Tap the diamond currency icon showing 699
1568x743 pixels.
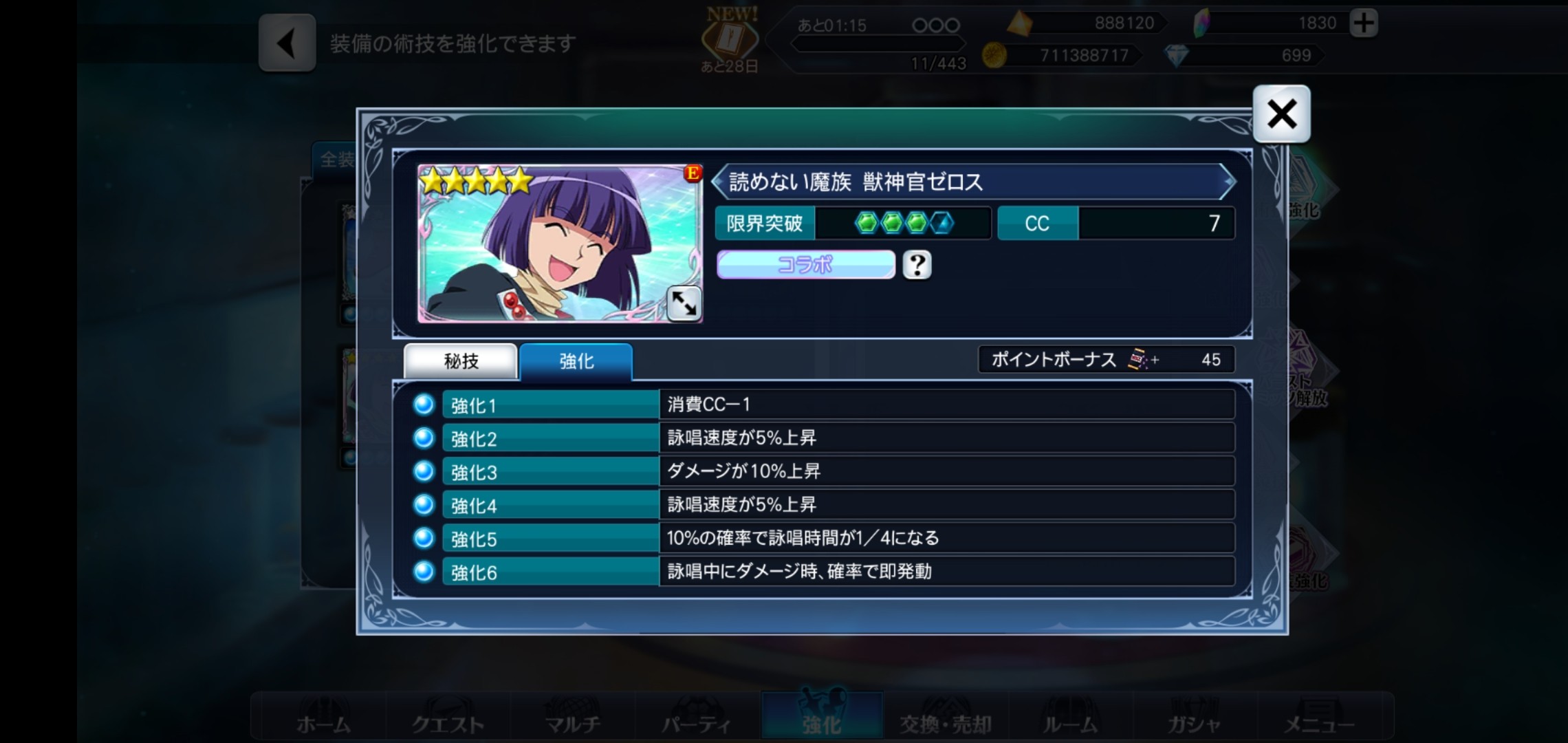pos(1178,54)
